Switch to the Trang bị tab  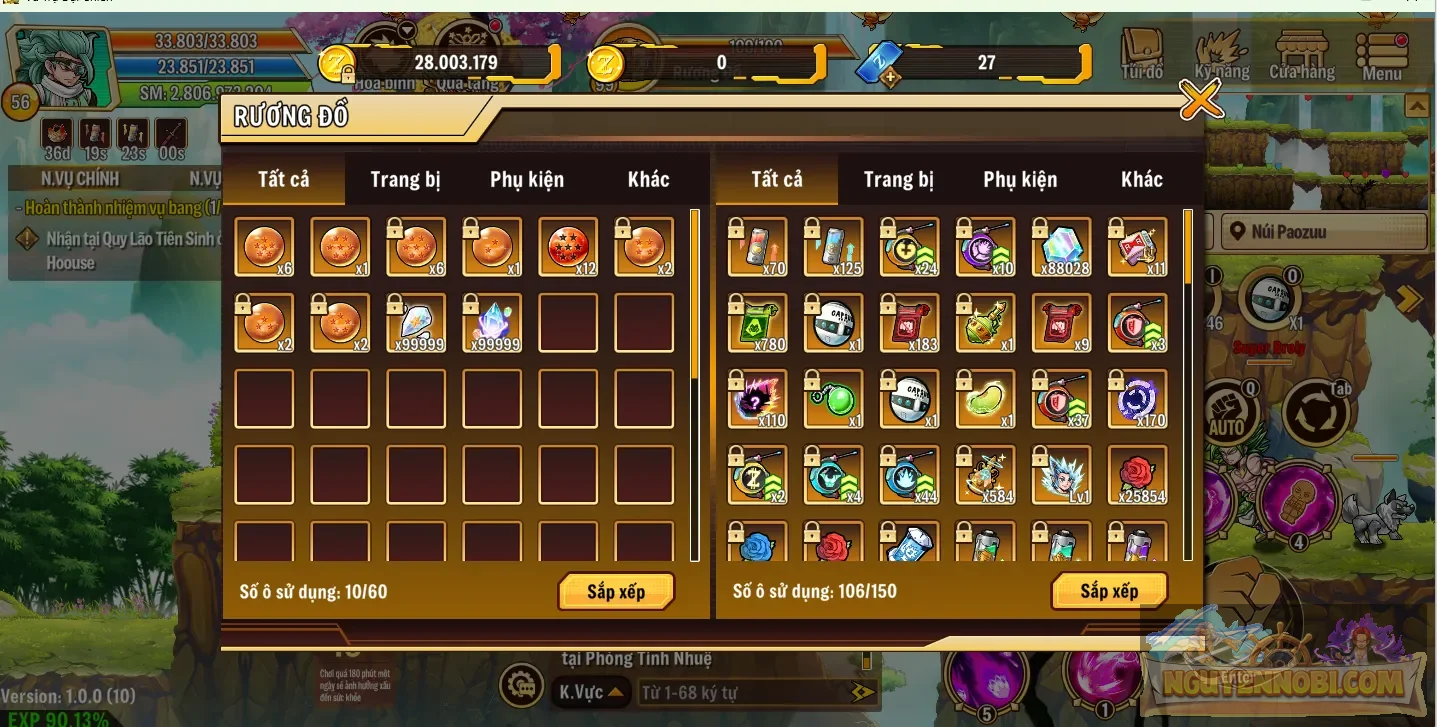point(406,179)
